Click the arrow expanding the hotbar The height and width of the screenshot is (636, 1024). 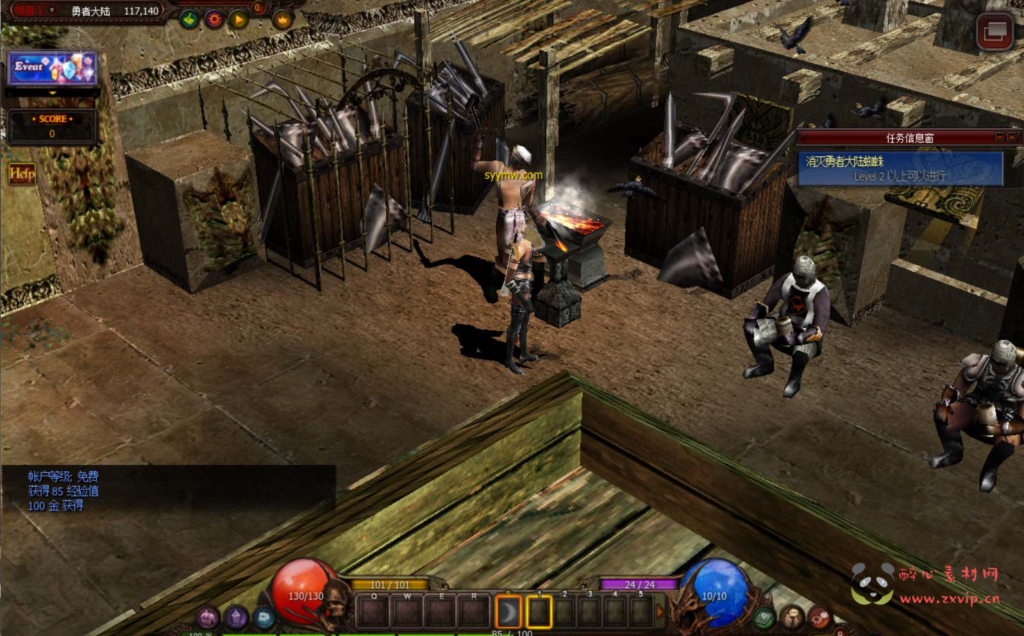tap(660, 610)
